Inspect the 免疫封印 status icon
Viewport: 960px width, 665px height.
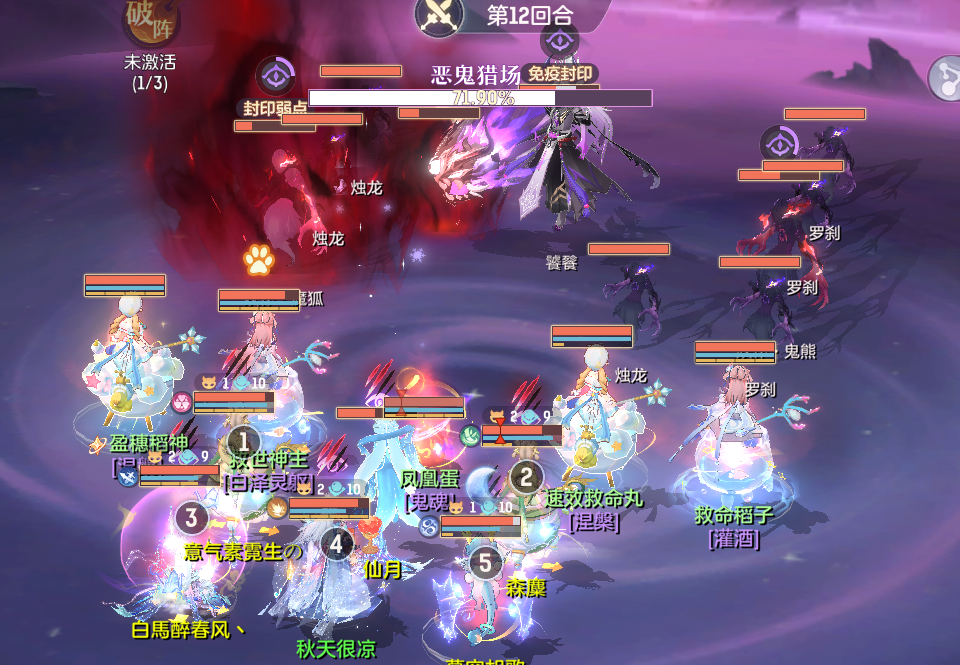click(x=559, y=42)
